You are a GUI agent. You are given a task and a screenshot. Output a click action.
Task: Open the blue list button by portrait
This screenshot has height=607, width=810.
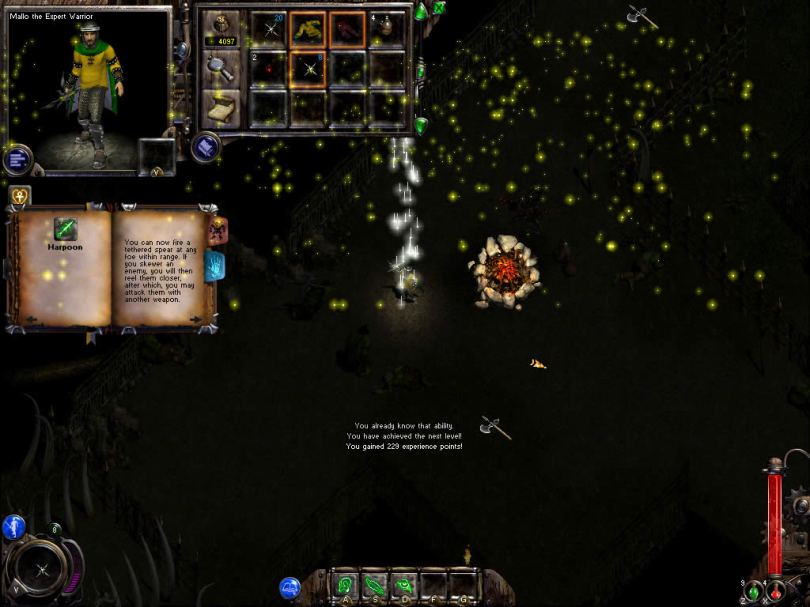point(18,159)
